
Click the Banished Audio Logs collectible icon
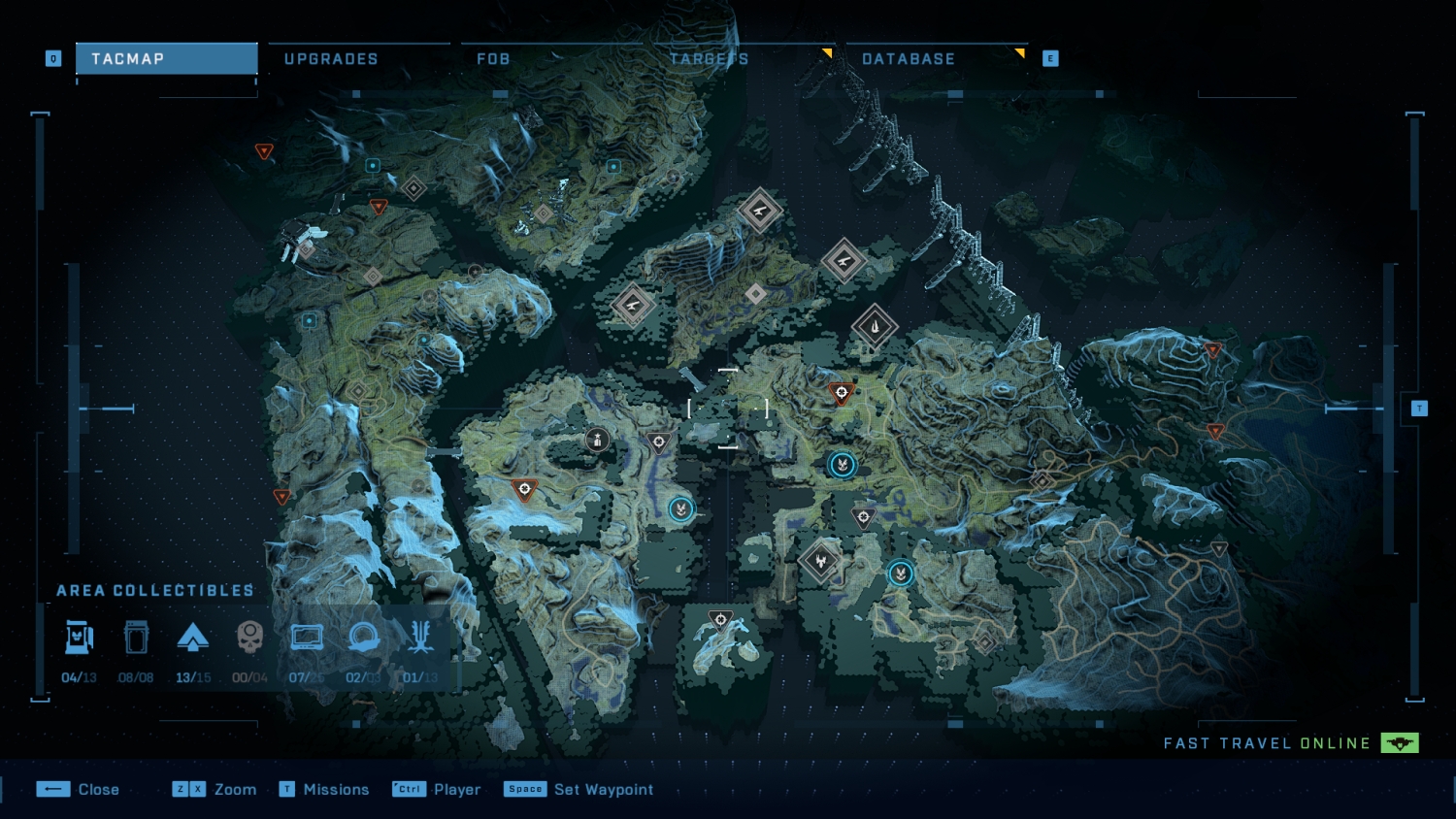click(363, 637)
